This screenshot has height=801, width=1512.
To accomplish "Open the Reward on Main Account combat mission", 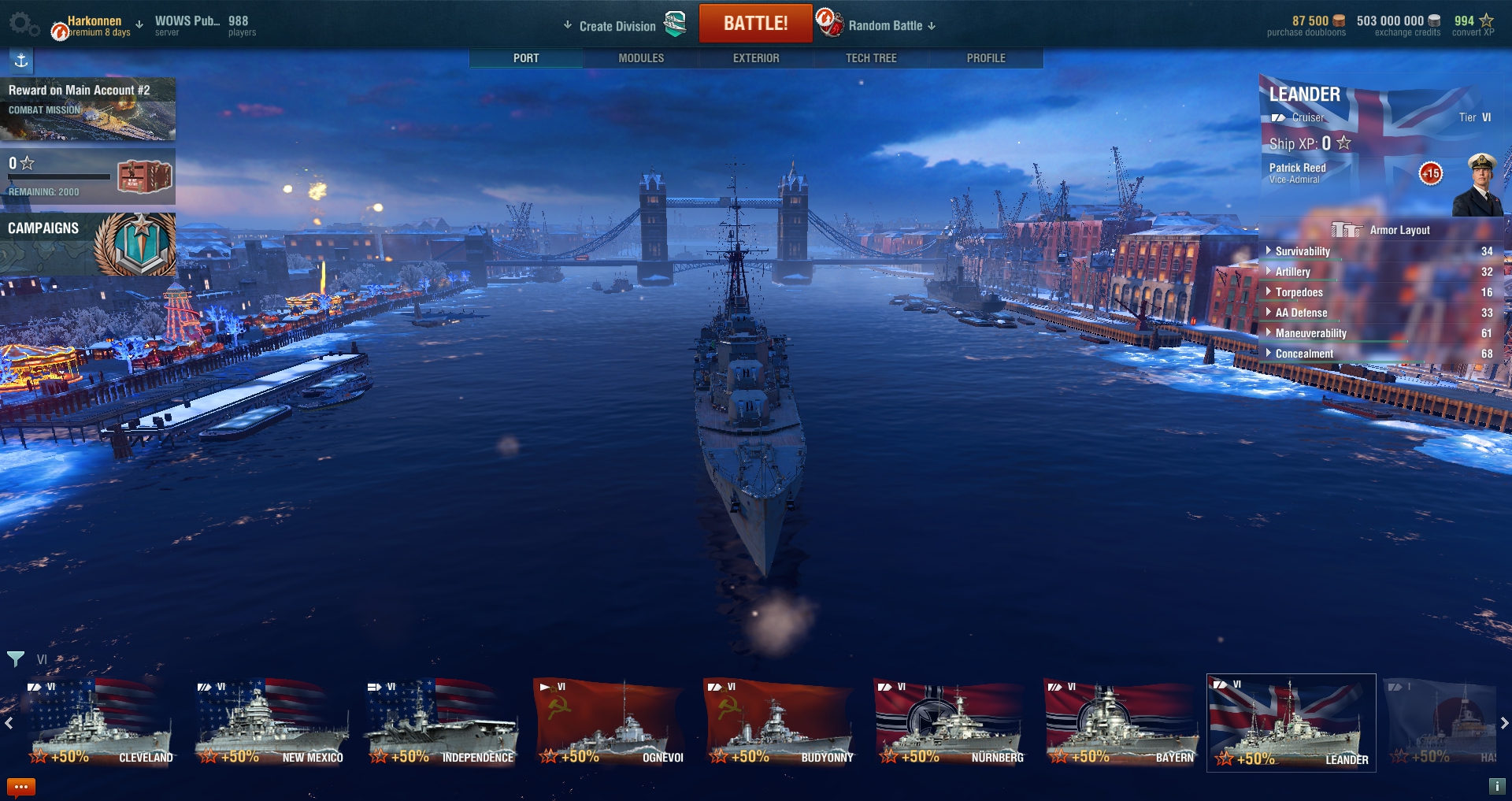I will [87, 109].
